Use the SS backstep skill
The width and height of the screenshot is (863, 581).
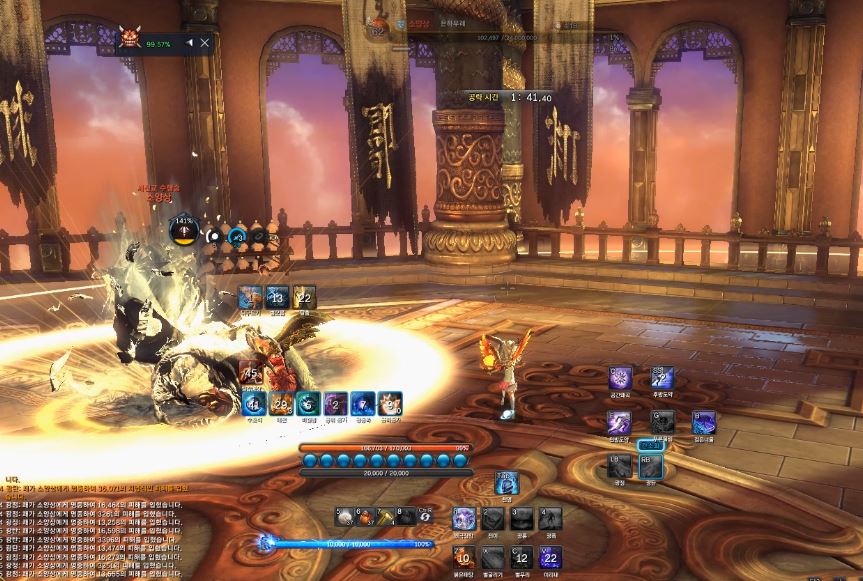pyautogui.click(x=662, y=378)
